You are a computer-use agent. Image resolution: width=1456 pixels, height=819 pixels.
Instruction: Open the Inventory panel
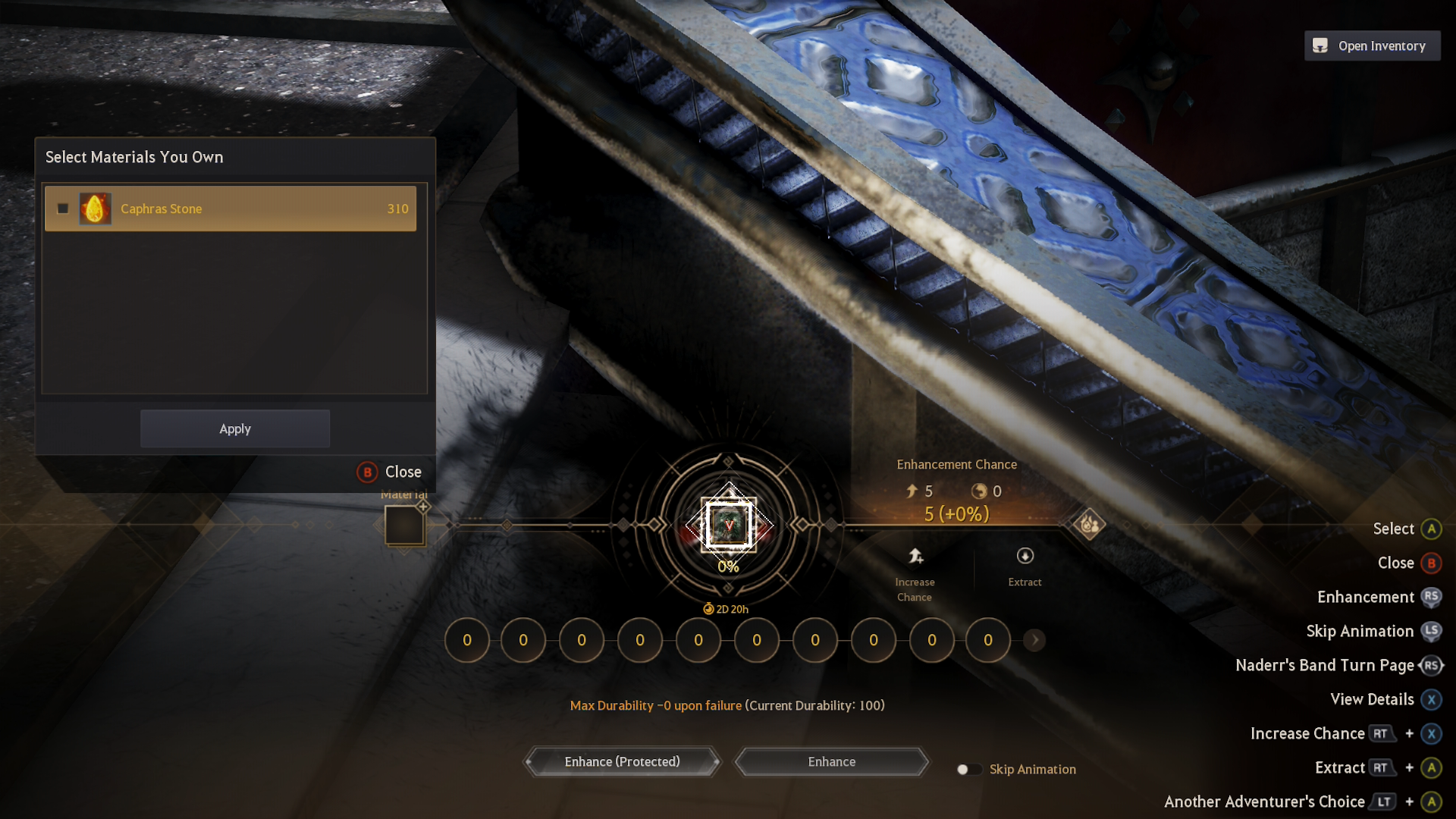click(x=1372, y=46)
